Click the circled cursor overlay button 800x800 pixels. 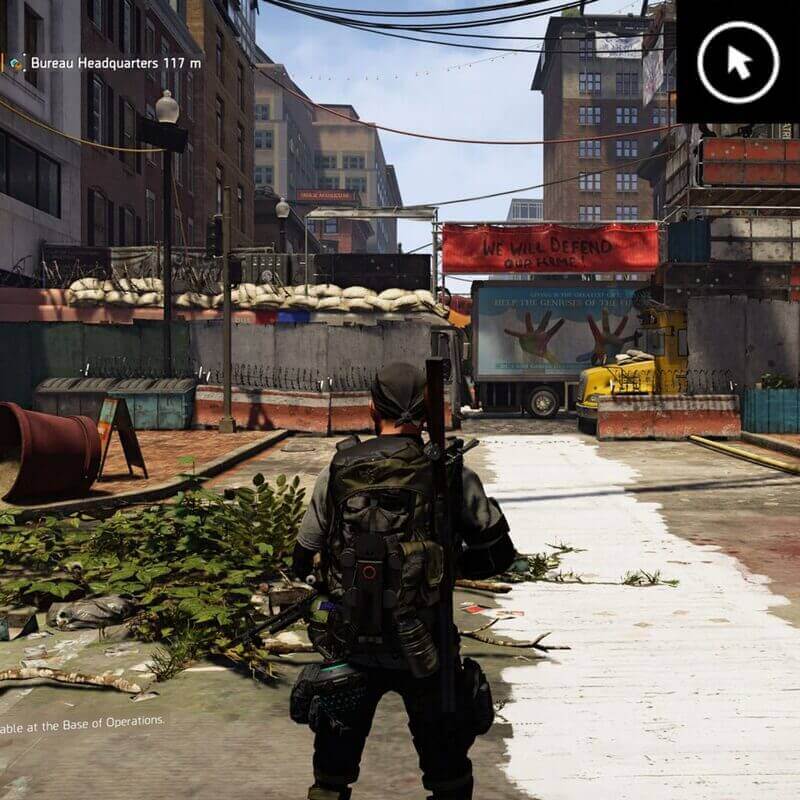pyautogui.click(x=738, y=62)
